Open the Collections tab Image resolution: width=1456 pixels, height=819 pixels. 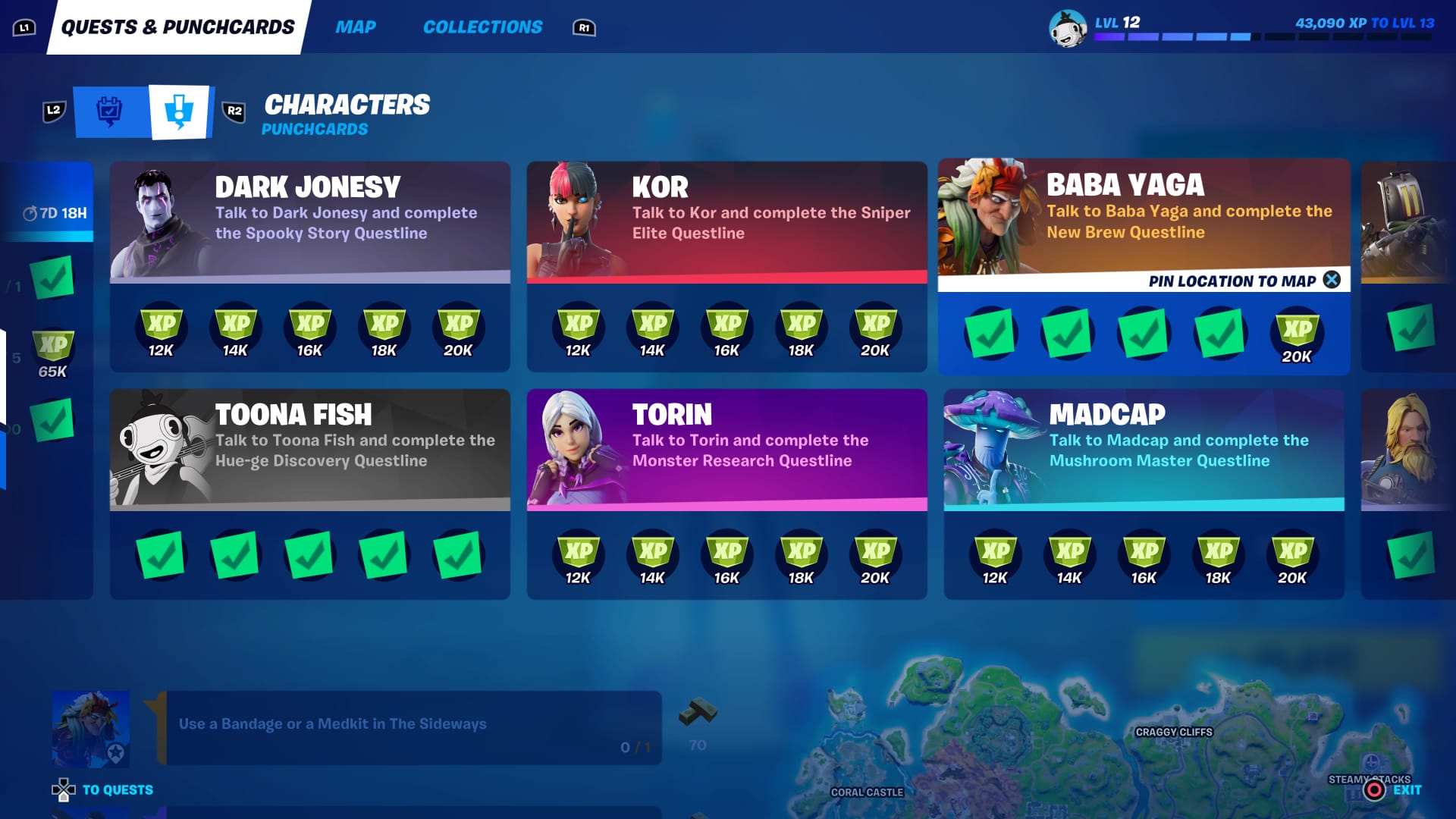tap(482, 27)
